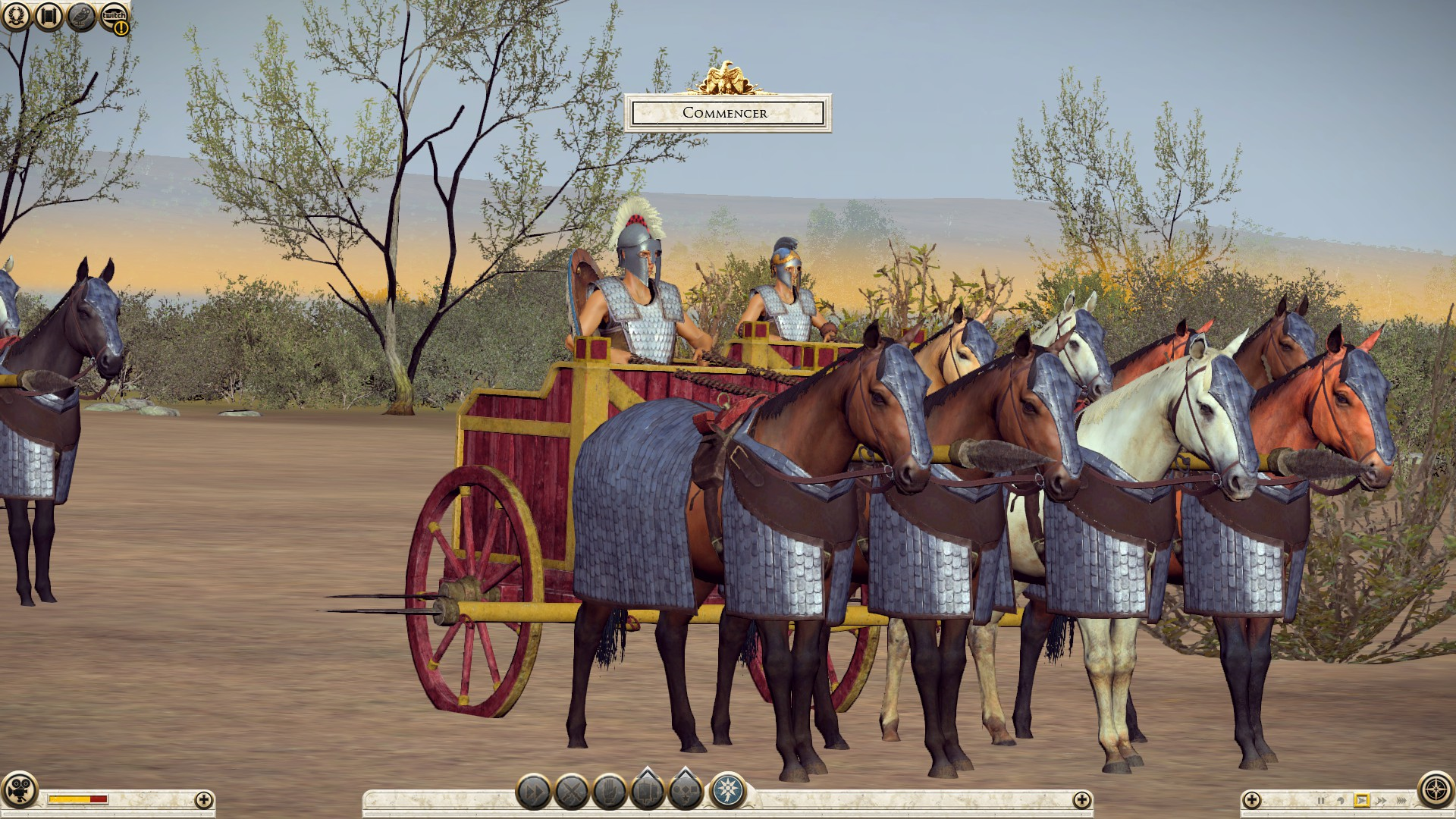This screenshot has height=819, width=1456.
Task: Activate the crossed swords melee command
Action: [x=572, y=793]
